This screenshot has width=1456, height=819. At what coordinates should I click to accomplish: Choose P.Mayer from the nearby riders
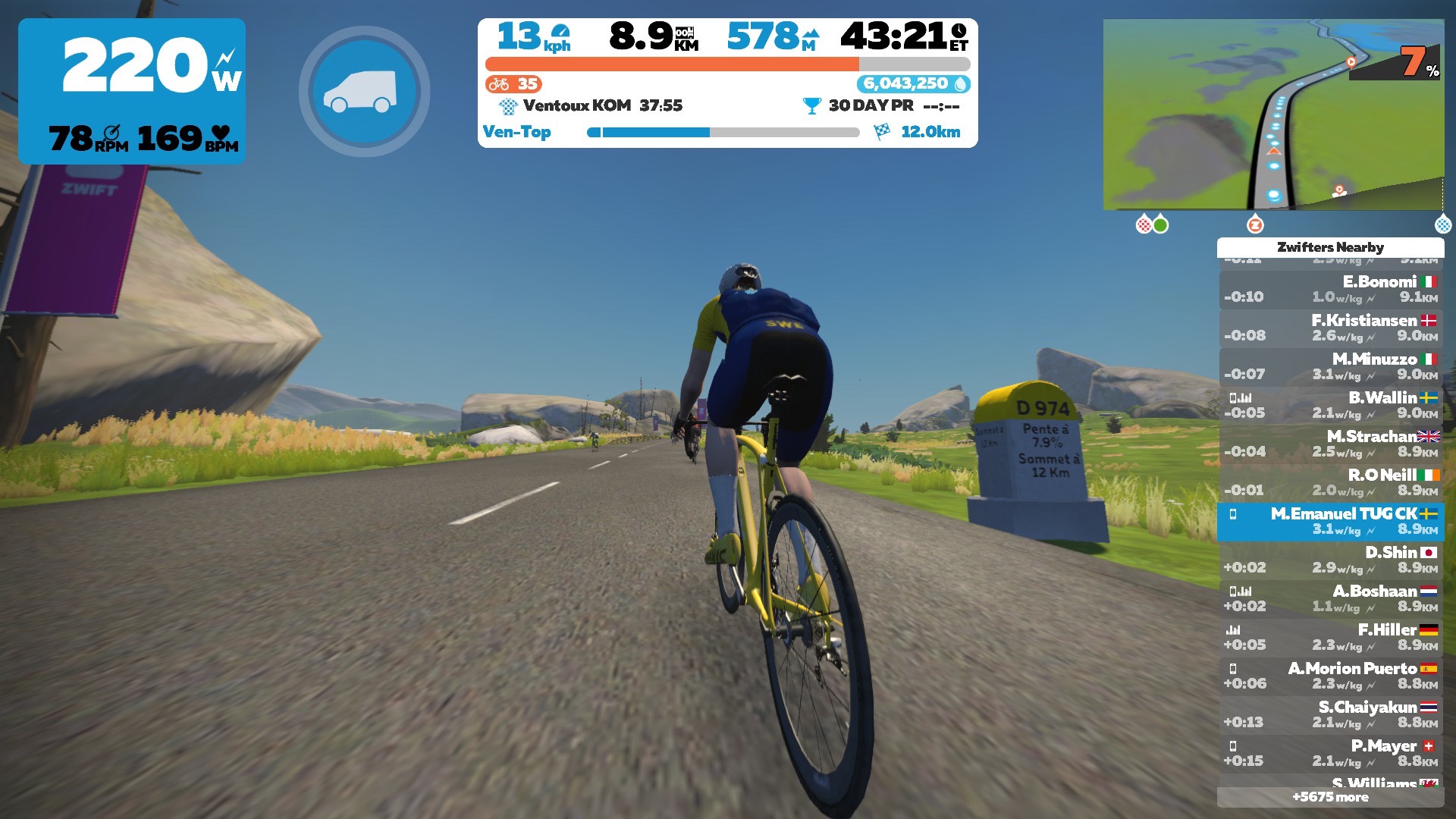pos(1330,754)
